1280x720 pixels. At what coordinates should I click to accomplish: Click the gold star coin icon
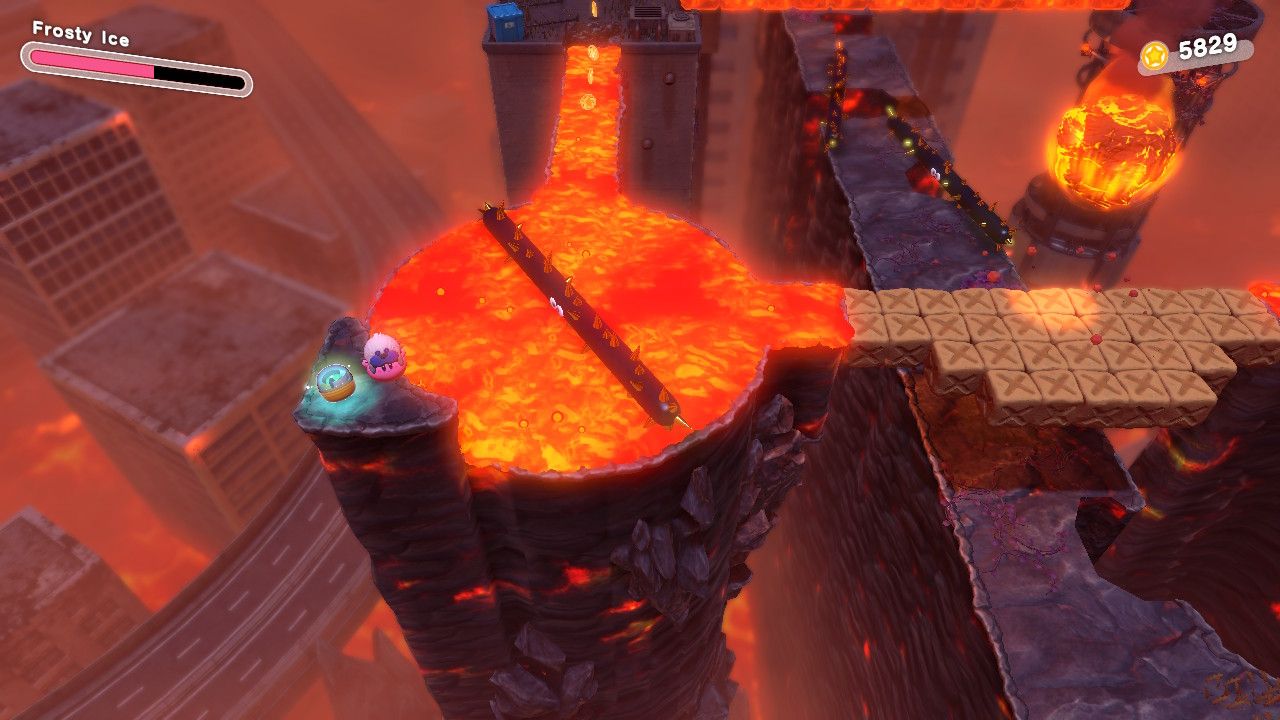(1155, 57)
